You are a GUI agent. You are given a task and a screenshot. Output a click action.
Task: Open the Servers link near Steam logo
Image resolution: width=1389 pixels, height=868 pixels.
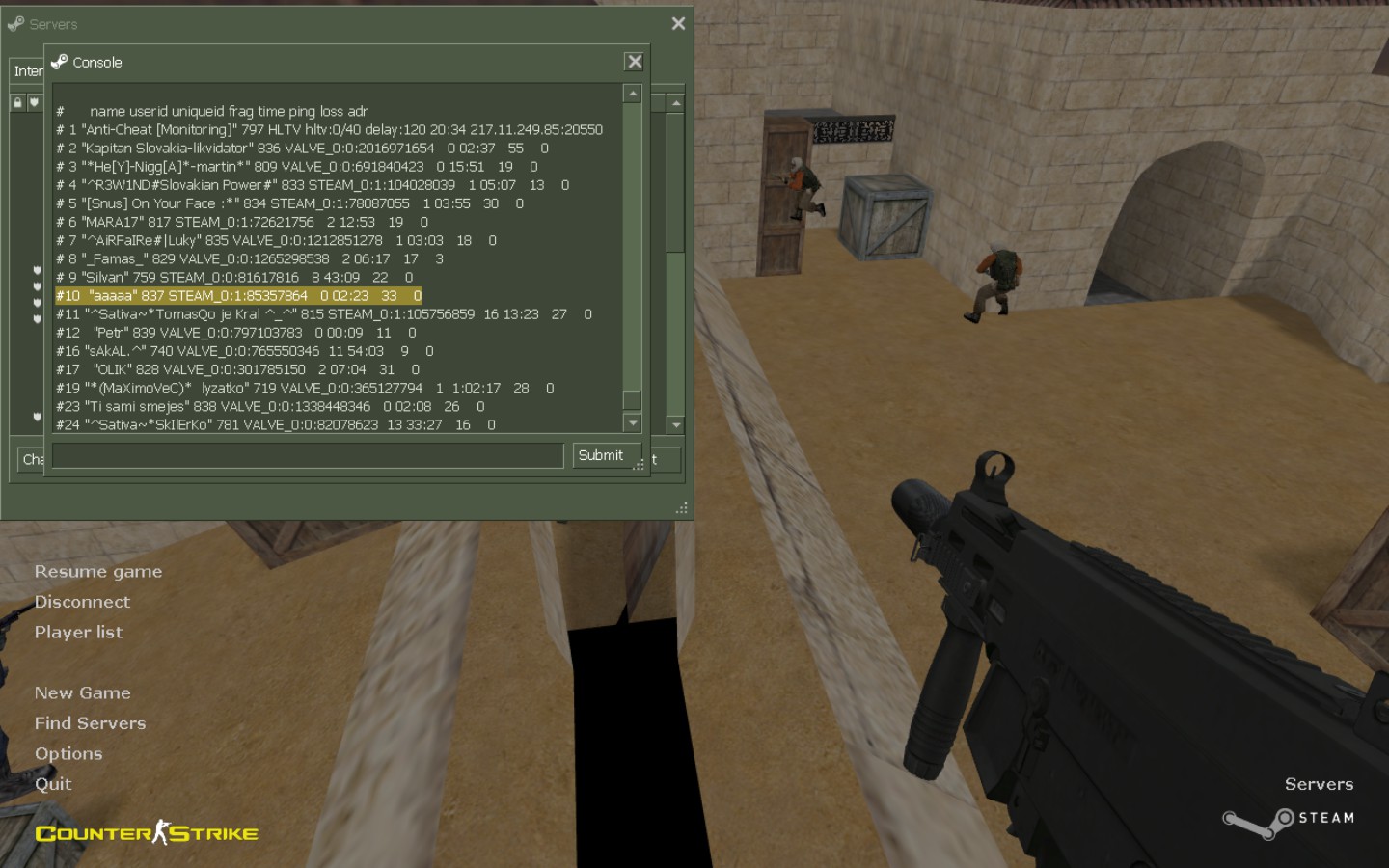coord(1319,784)
